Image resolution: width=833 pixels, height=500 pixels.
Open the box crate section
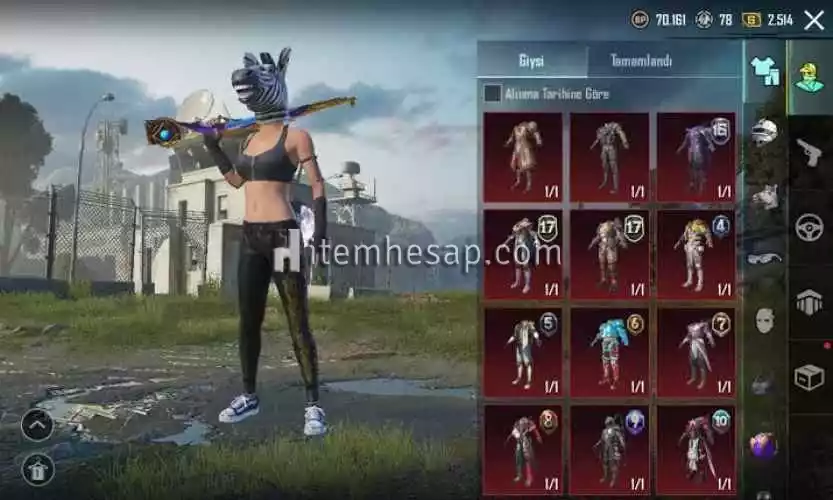809,377
